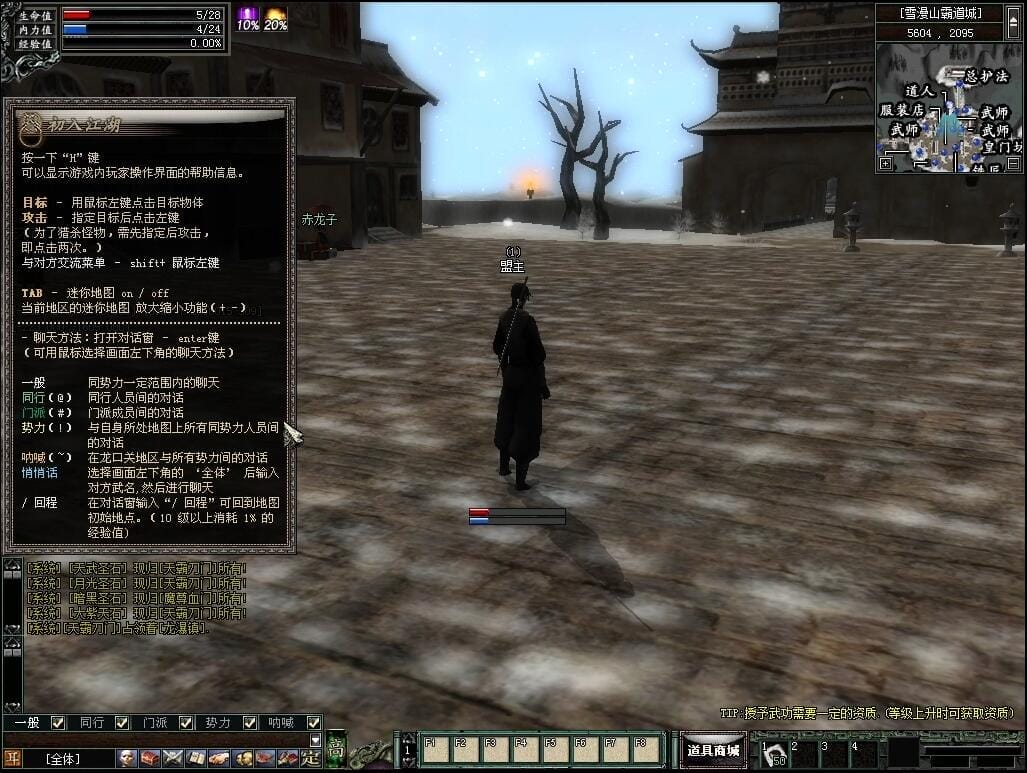Open the red treasure chest inventory icon
The width and height of the screenshot is (1027, 773).
pyautogui.click(x=150, y=758)
